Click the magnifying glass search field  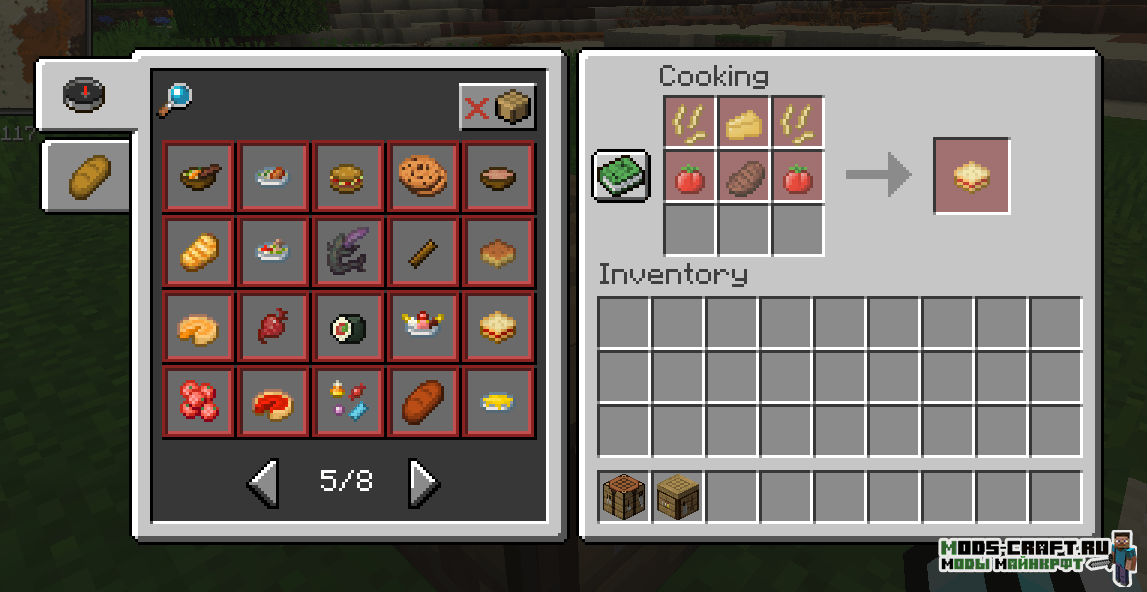click(175, 99)
